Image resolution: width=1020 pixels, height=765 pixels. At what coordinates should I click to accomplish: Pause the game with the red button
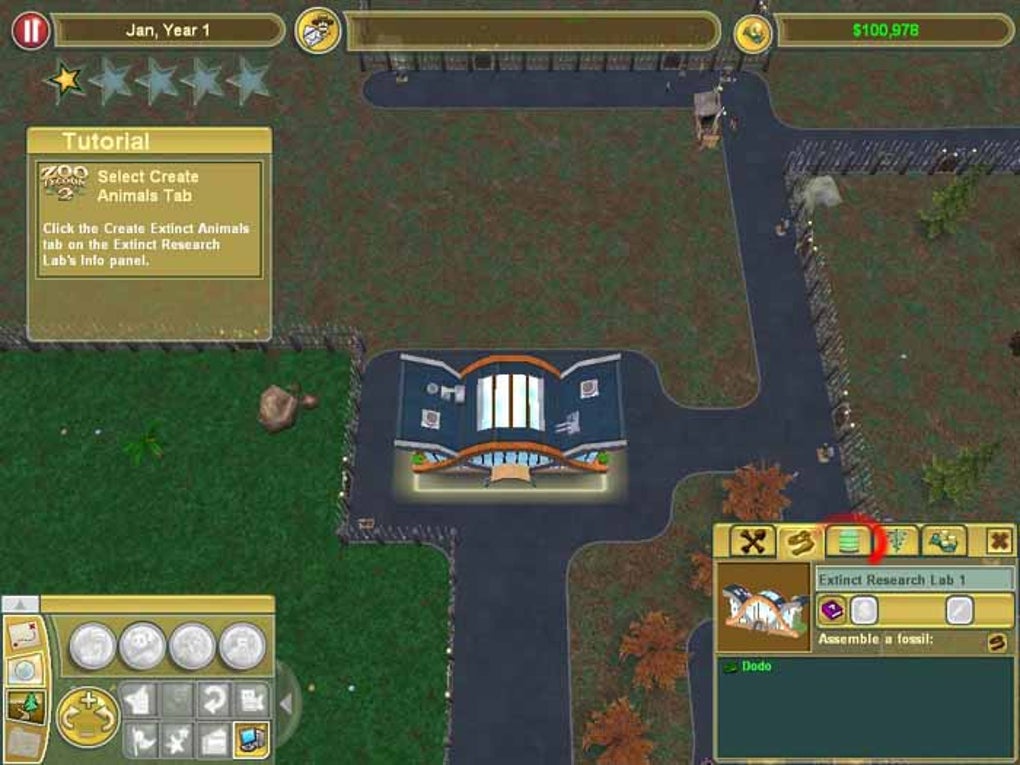[30, 30]
